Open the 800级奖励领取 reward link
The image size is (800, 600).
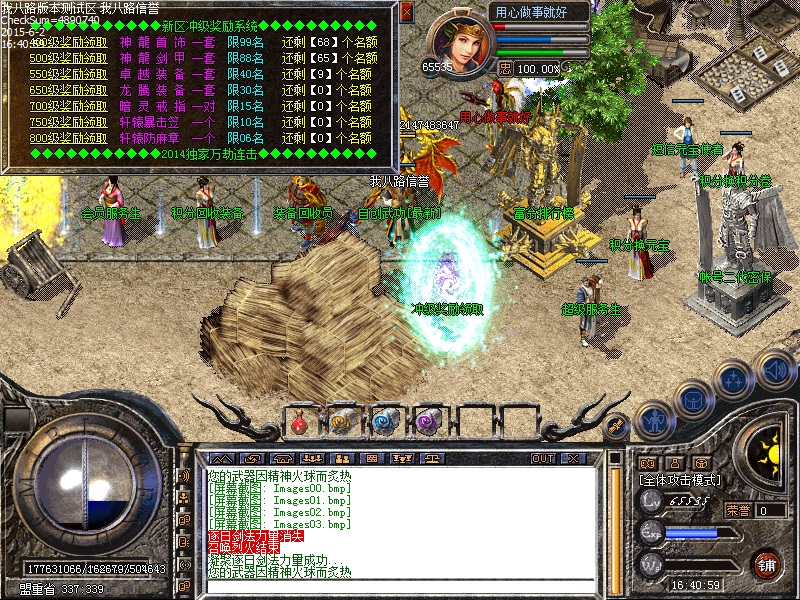[x=68, y=136]
